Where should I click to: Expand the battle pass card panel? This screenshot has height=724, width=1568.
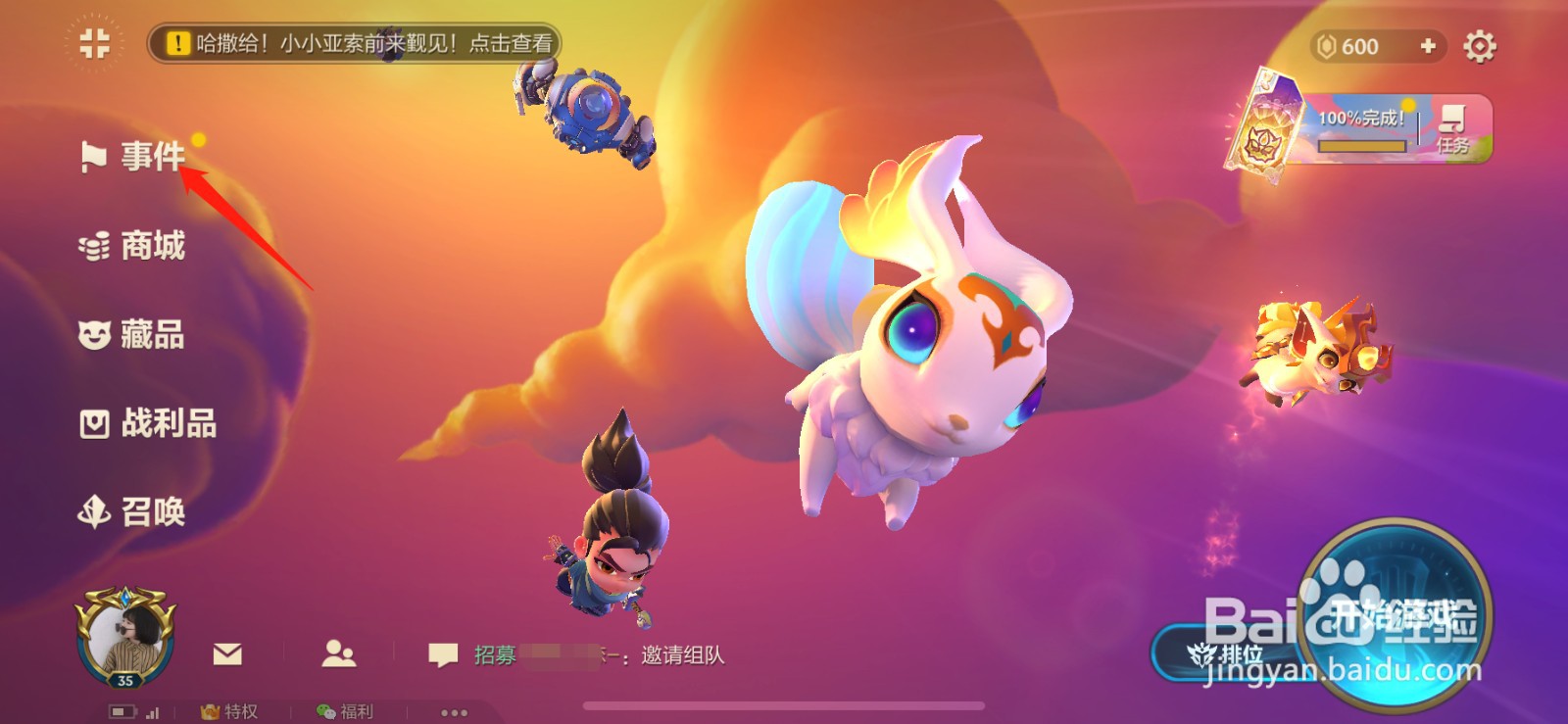tap(1272, 122)
